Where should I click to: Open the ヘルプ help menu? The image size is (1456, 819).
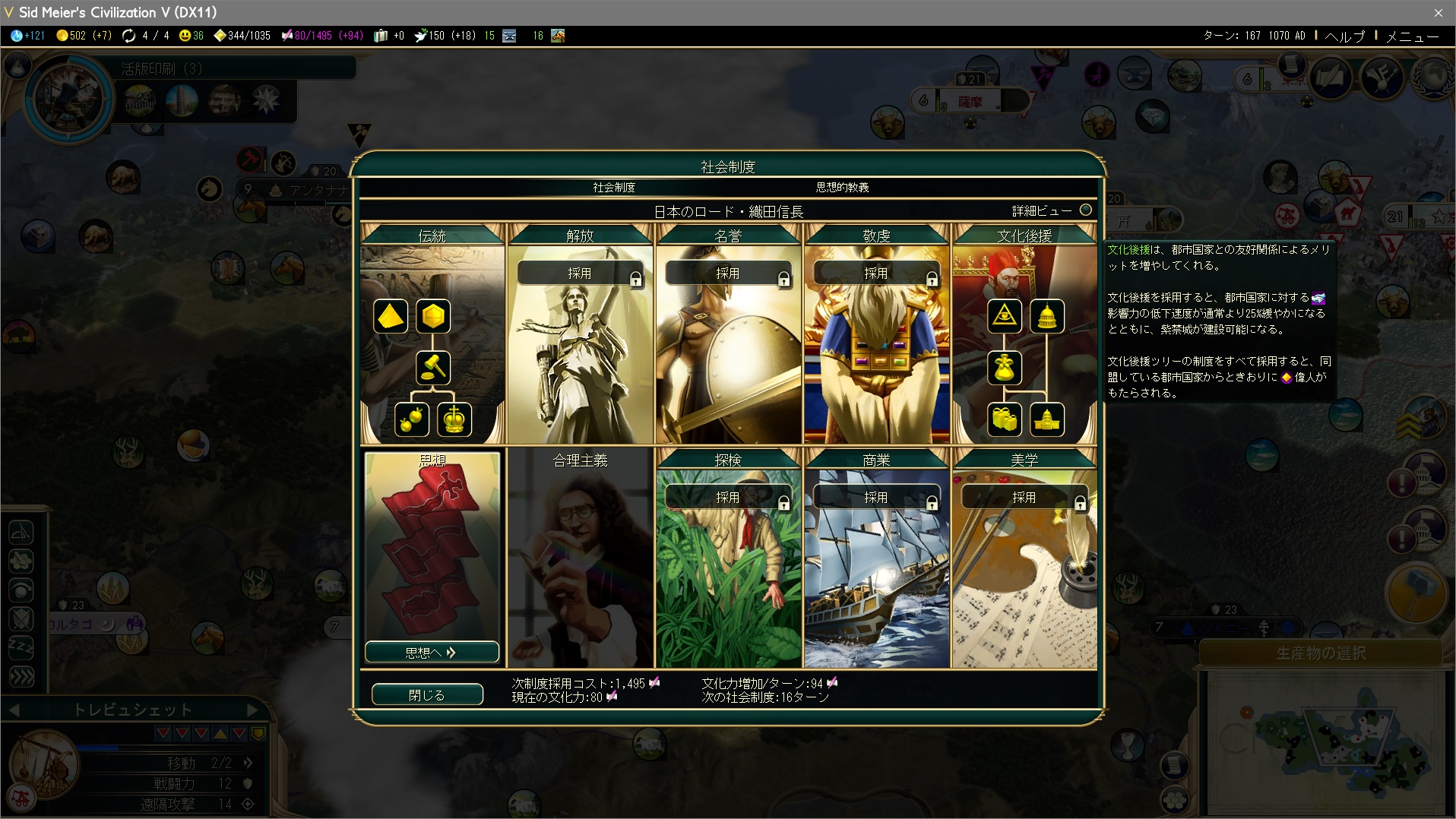click(1345, 36)
